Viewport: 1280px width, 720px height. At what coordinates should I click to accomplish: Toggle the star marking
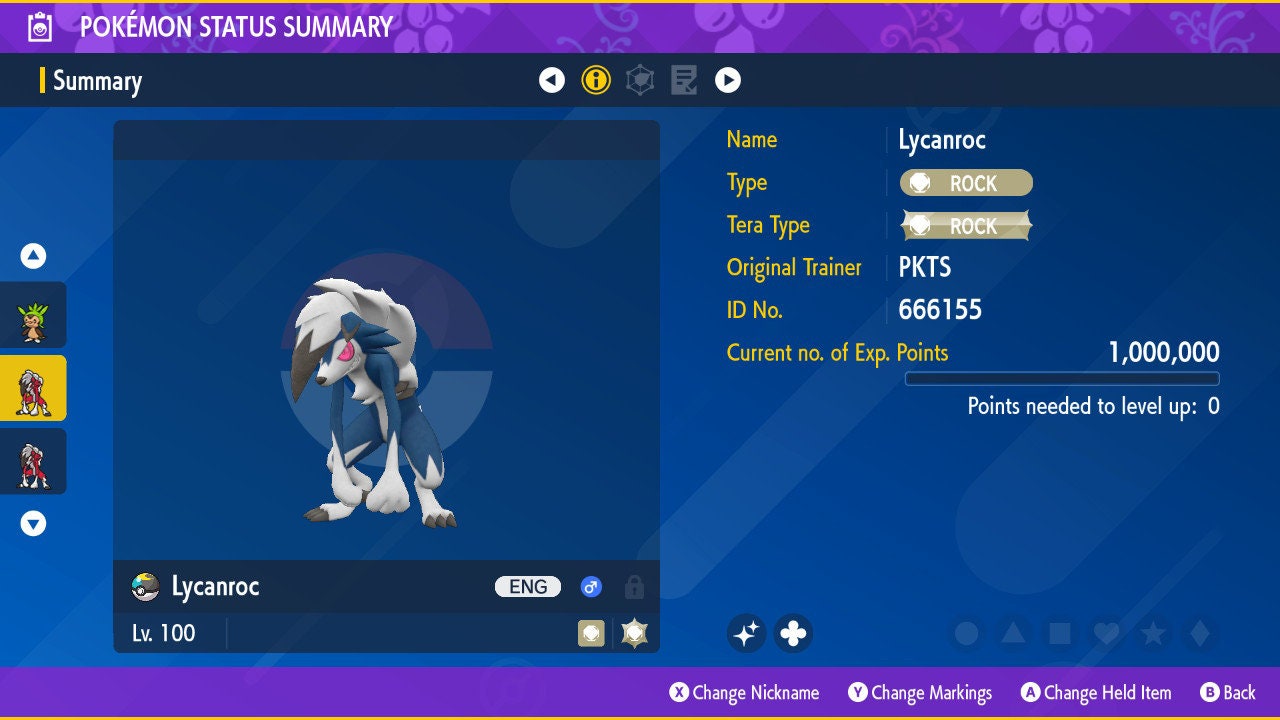(x=1153, y=633)
